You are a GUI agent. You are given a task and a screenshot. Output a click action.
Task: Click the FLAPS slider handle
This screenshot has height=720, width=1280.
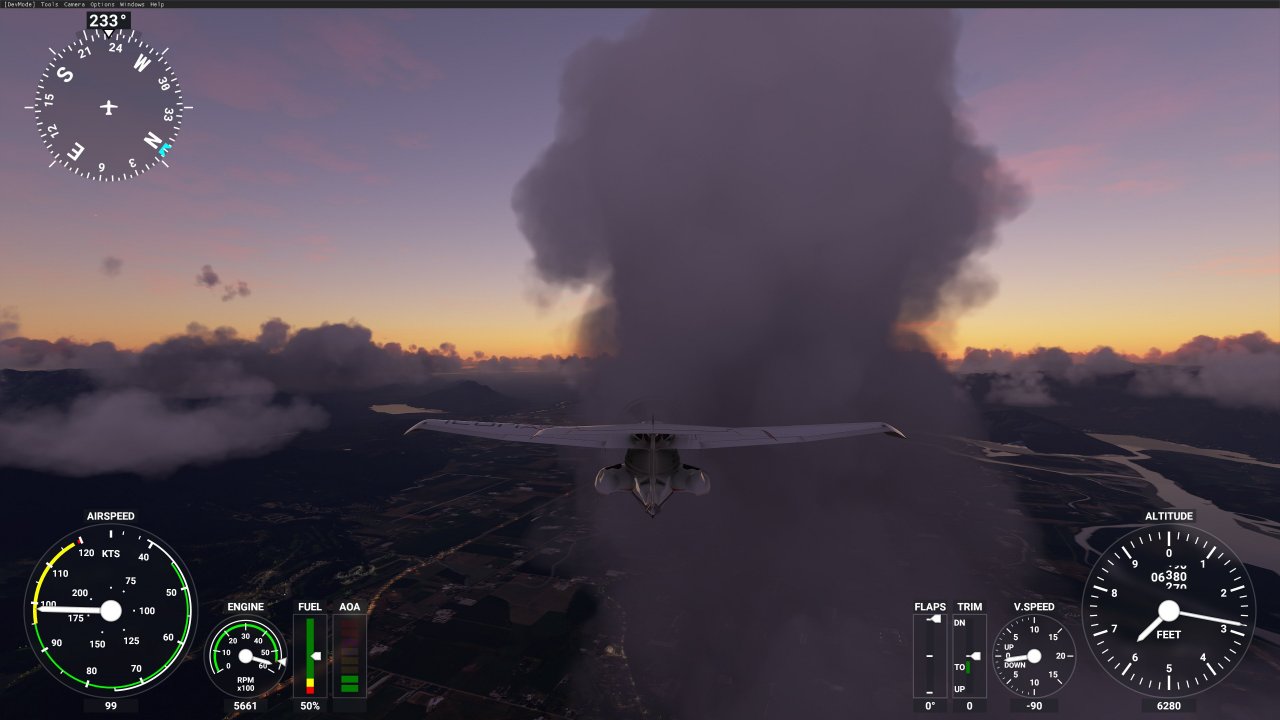934,618
